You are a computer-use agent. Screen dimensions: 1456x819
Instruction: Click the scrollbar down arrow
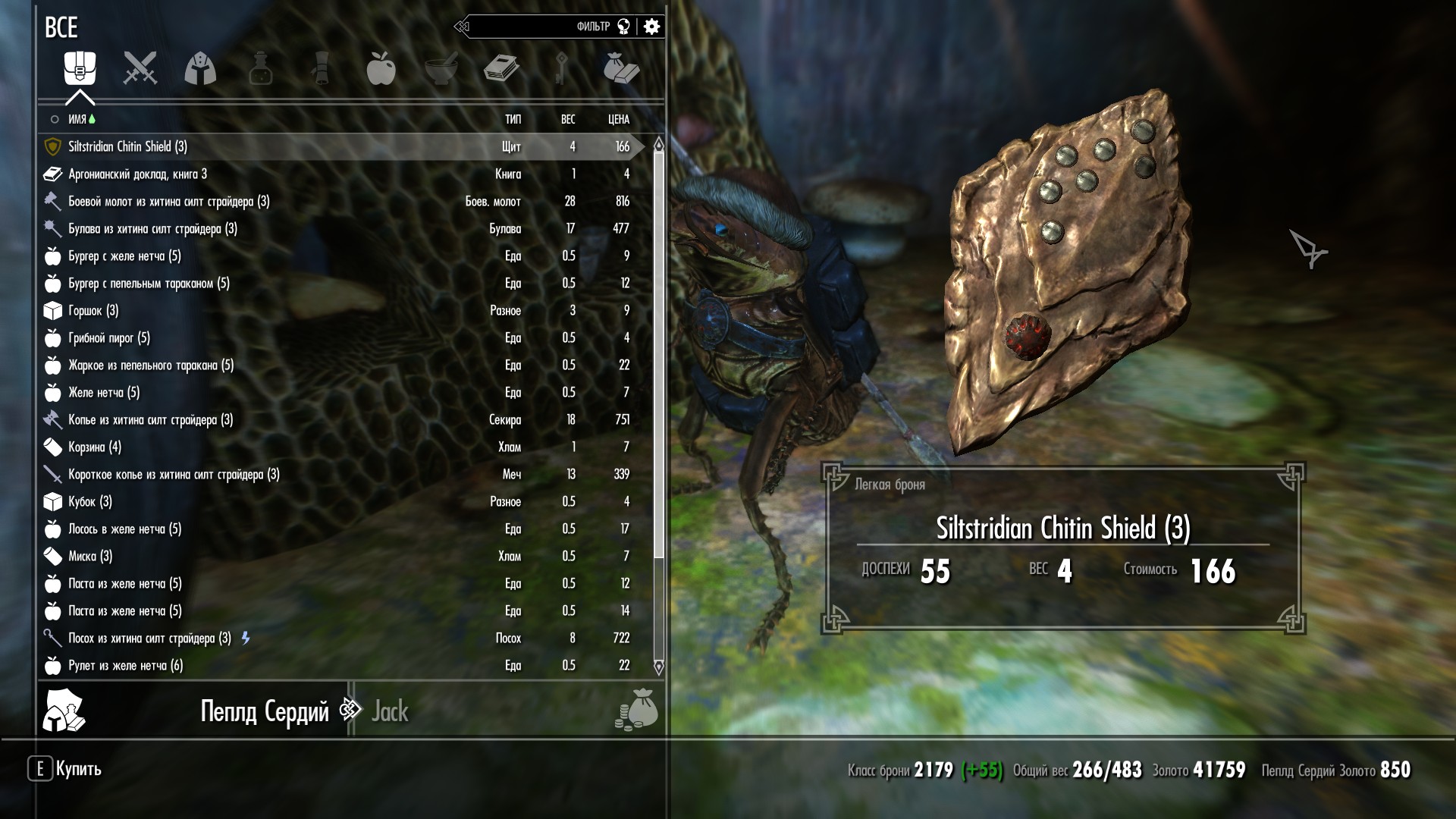(658, 667)
